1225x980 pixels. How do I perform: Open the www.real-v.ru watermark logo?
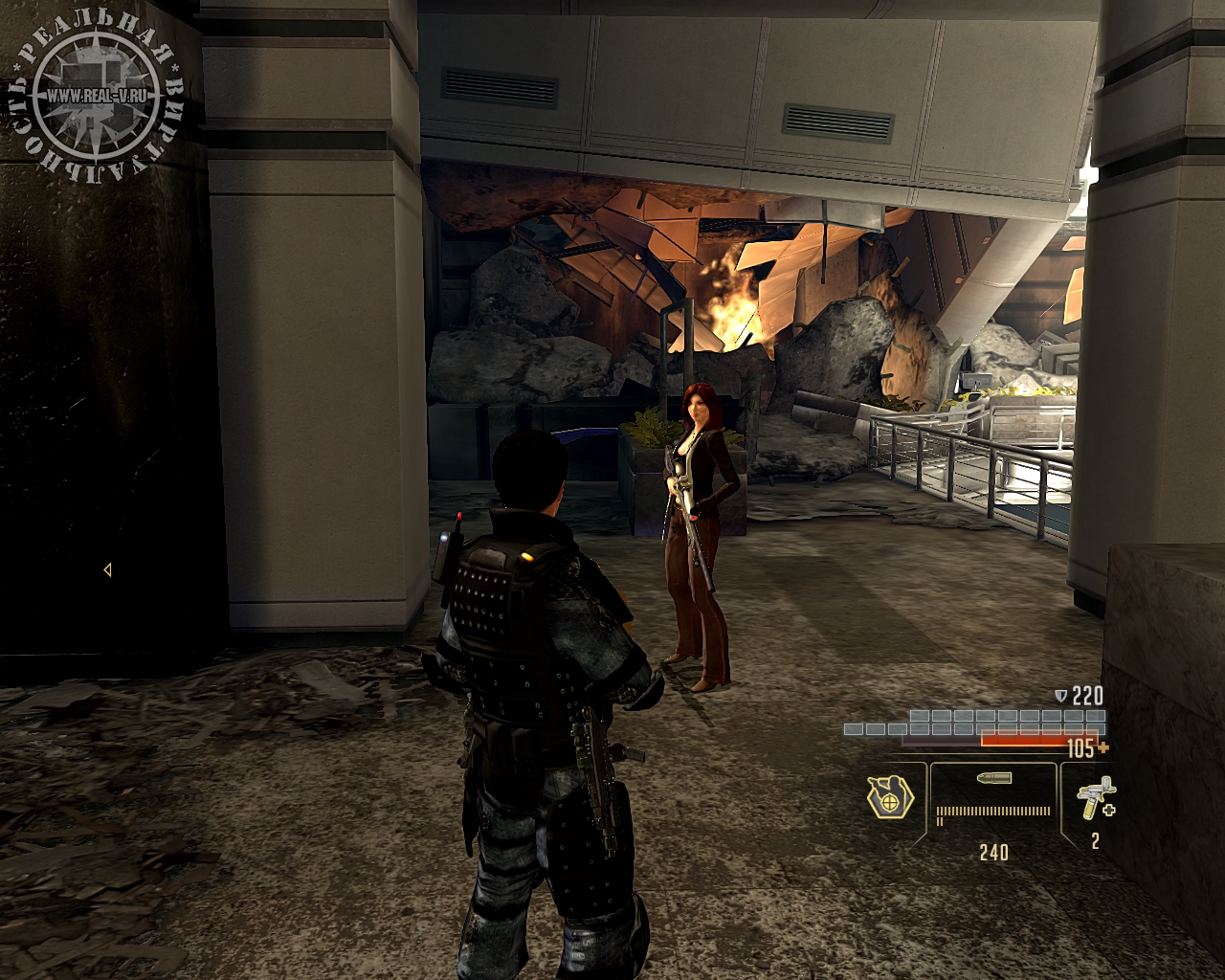(x=96, y=96)
